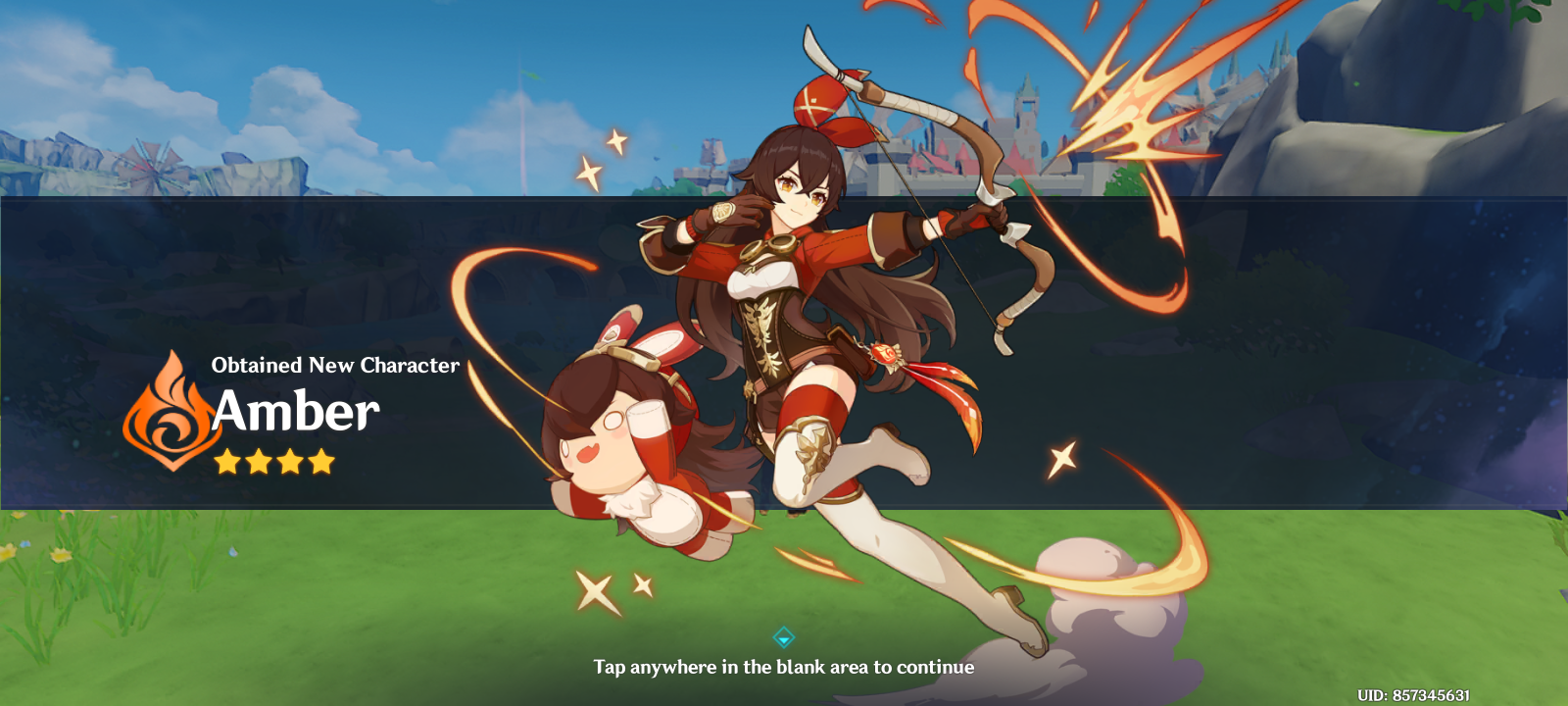
Task: Click the Tap anywhere to continue prompt
Action: point(783,668)
